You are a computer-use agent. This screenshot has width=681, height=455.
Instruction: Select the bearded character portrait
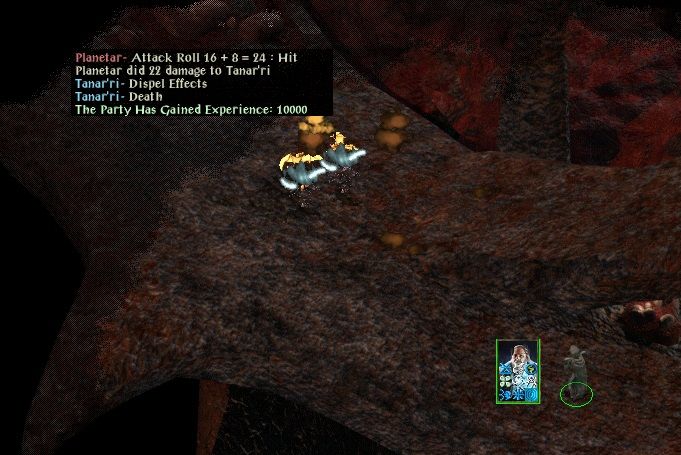coord(518,371)
